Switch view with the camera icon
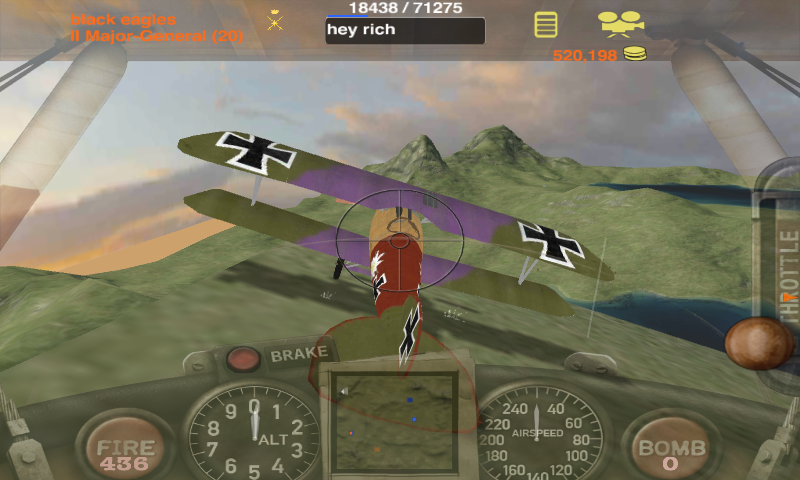This screenshot has height=480, width=800. point(621,22)
